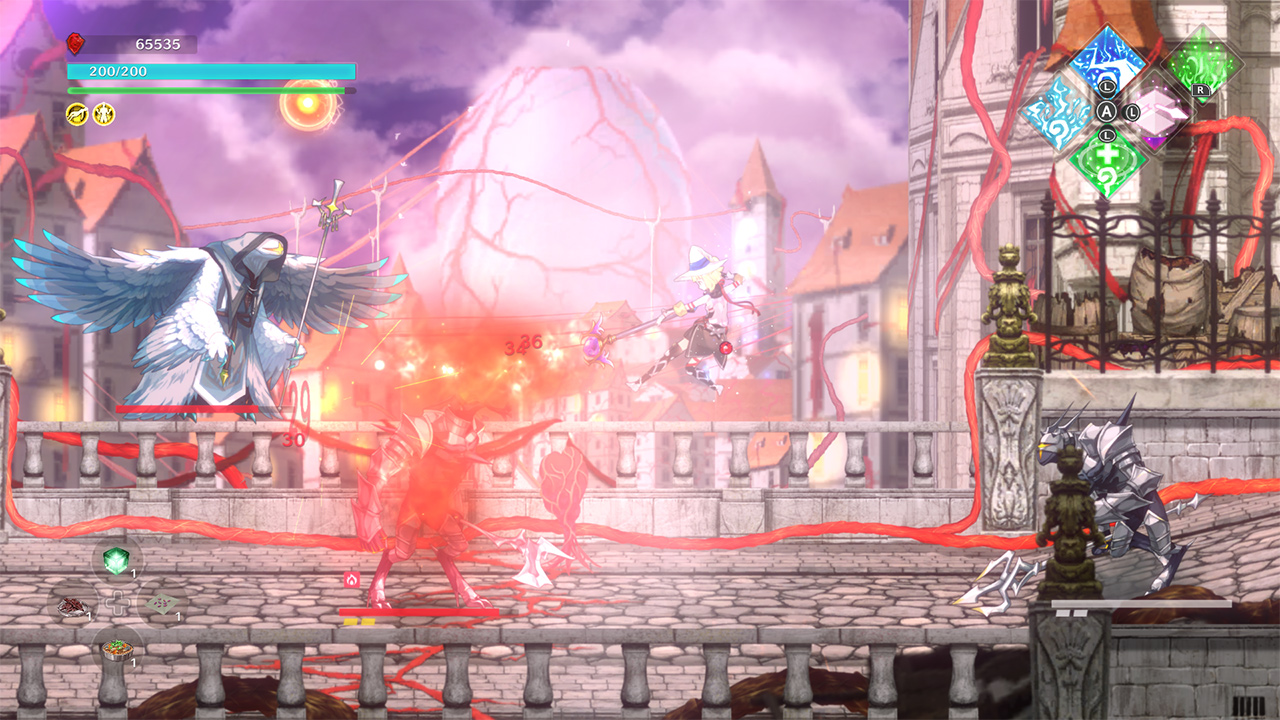
Task: Click the d-pad cross in the item wheel
Action: point(118,603)
